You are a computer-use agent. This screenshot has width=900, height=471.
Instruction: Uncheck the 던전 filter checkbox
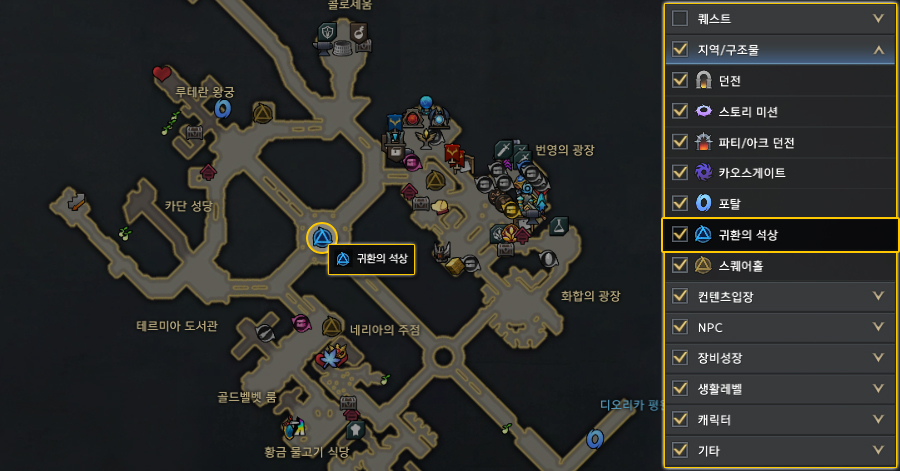coord(680,80)
